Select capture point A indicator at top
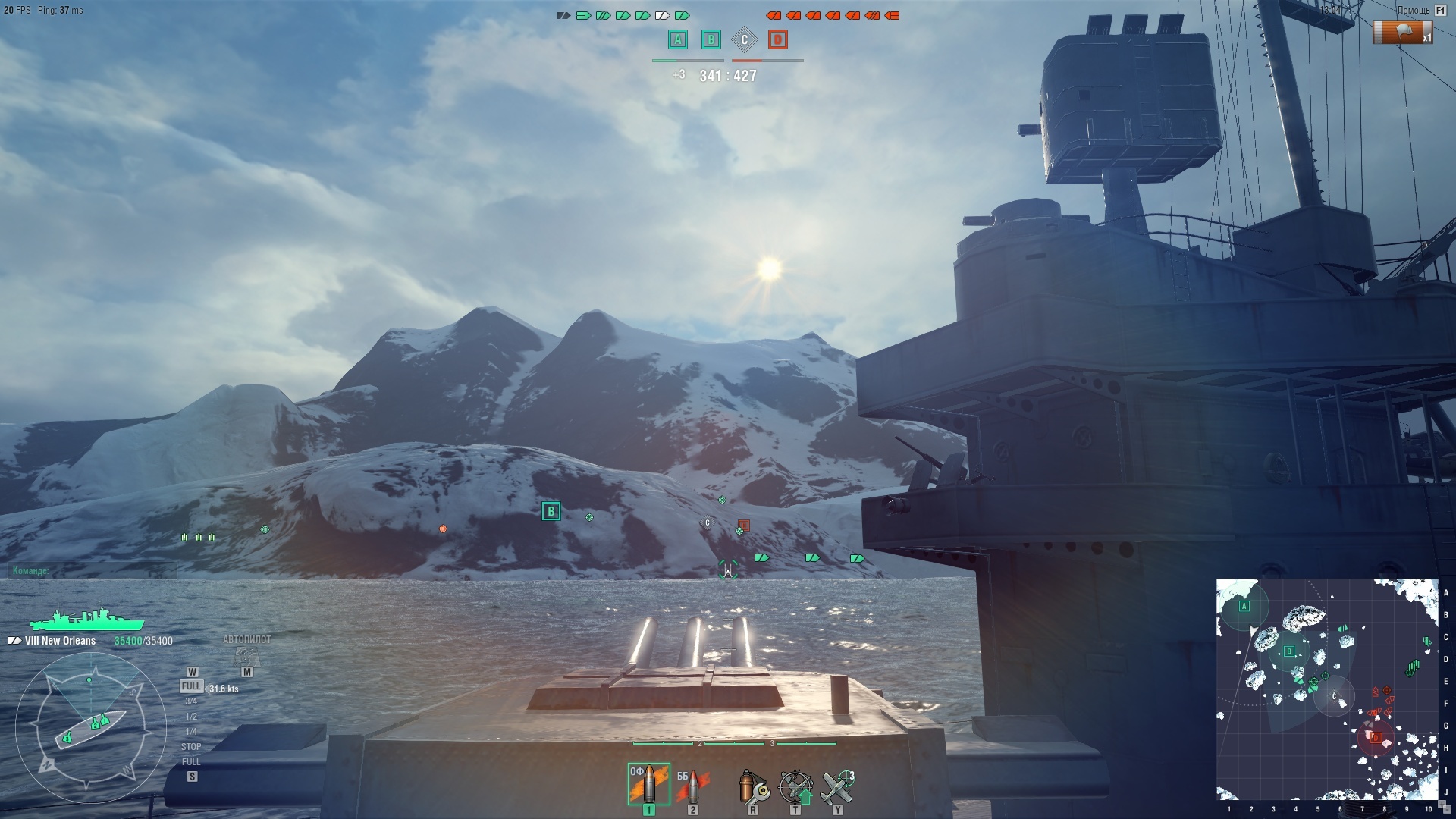 point(678,39)
